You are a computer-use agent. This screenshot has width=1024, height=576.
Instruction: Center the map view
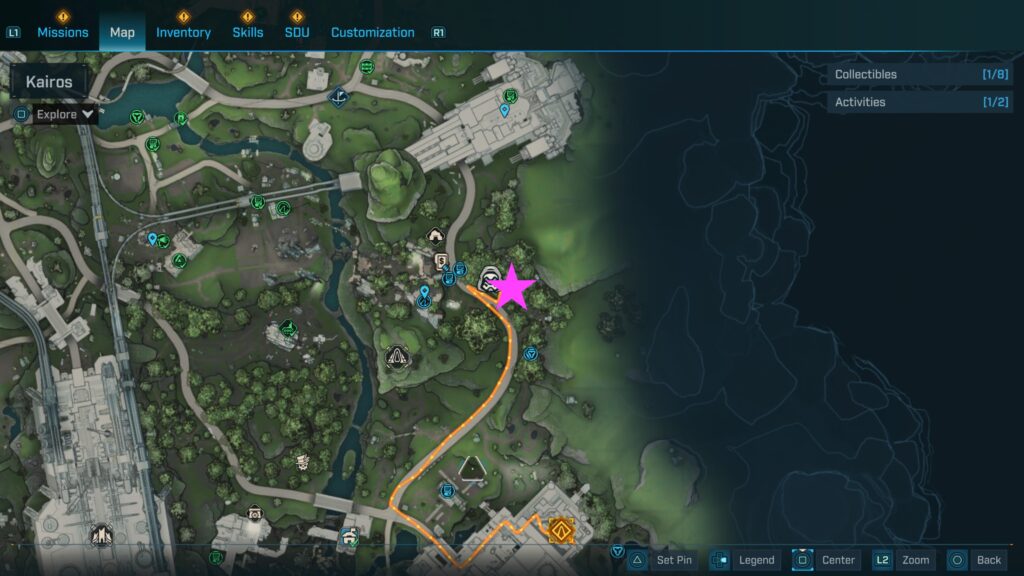point(838,560)
